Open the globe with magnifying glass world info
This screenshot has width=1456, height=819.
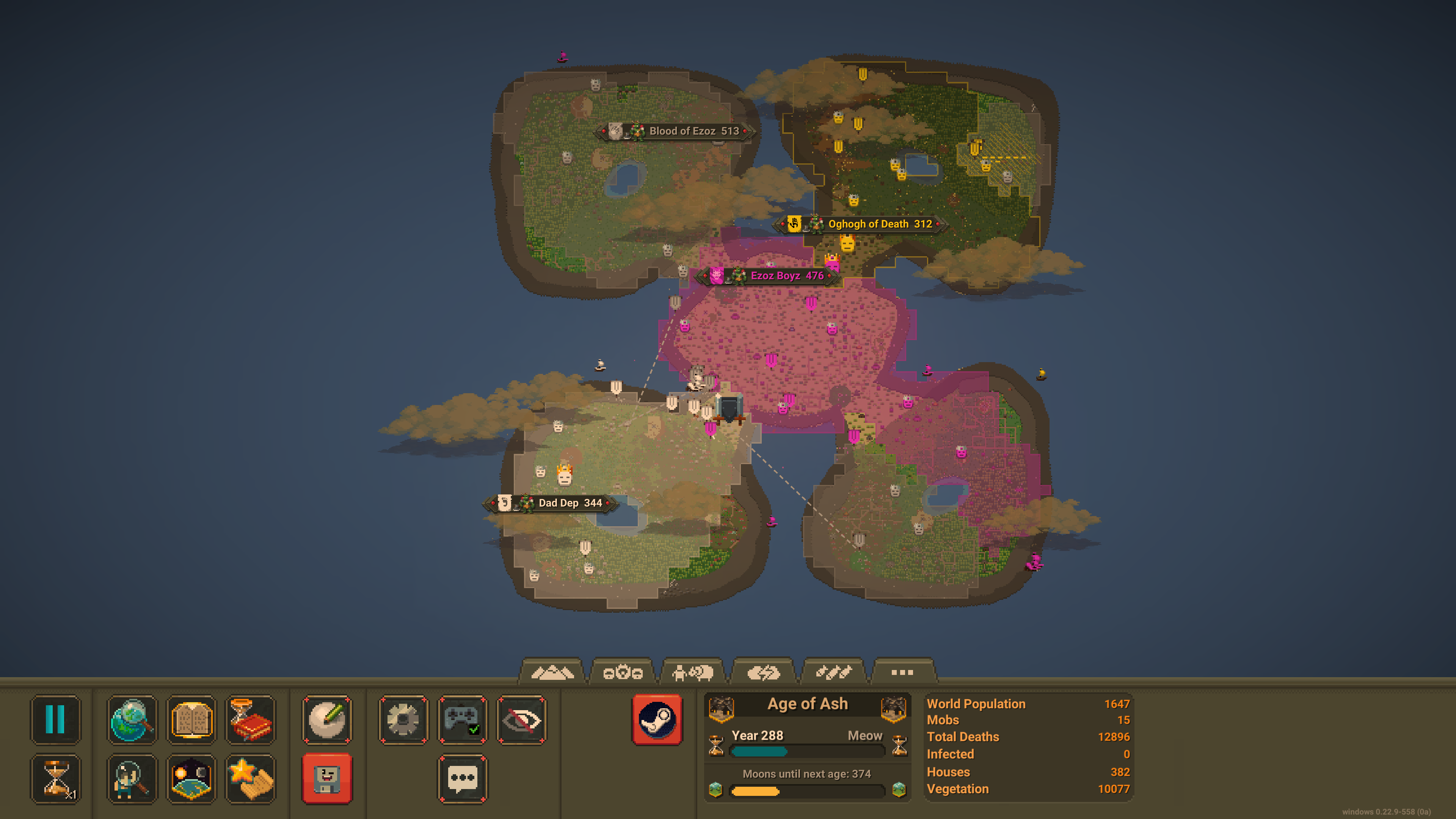[x=132, y=719]
